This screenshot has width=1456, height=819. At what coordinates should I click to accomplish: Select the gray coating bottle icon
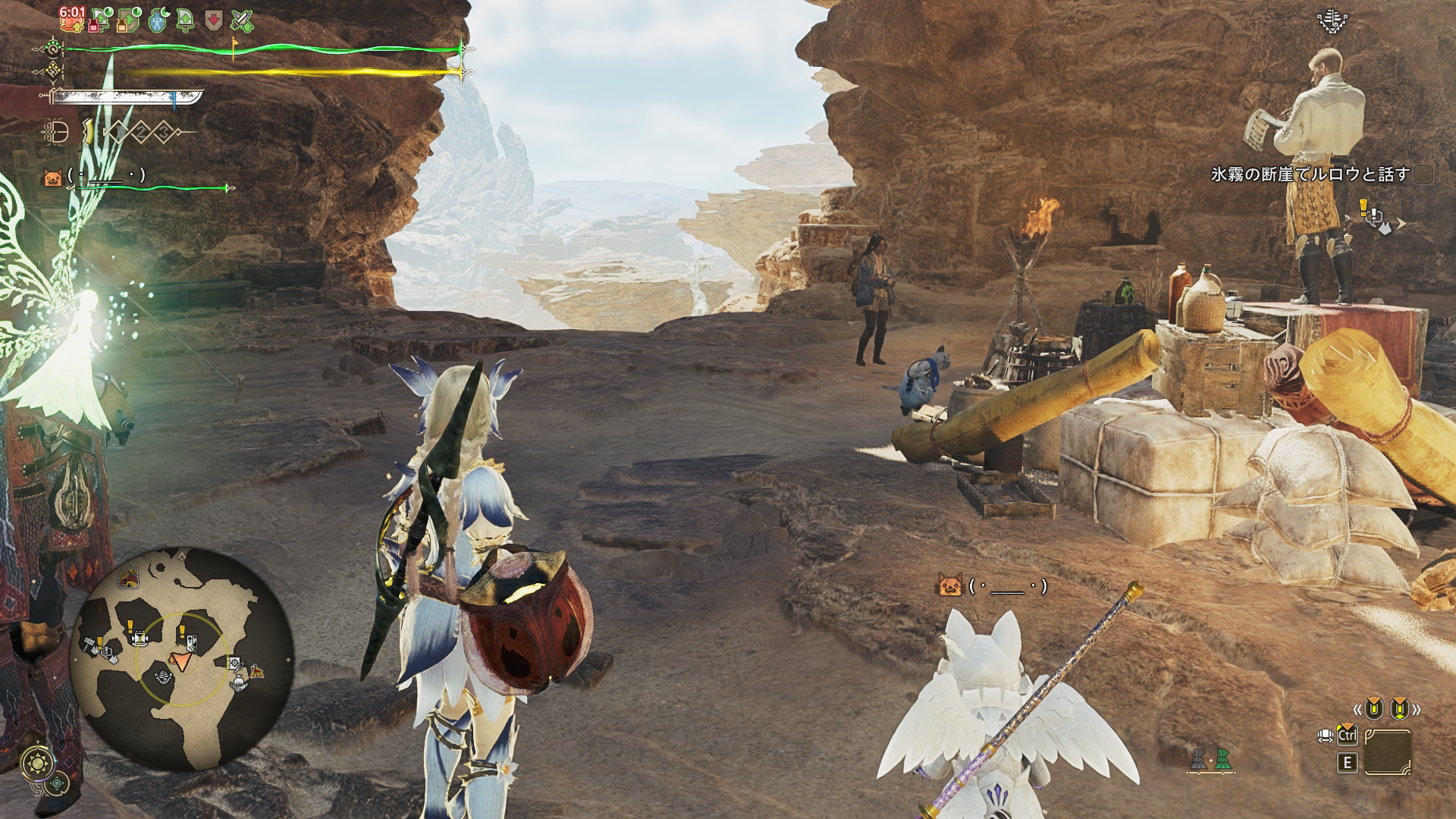pos(1198,759)
